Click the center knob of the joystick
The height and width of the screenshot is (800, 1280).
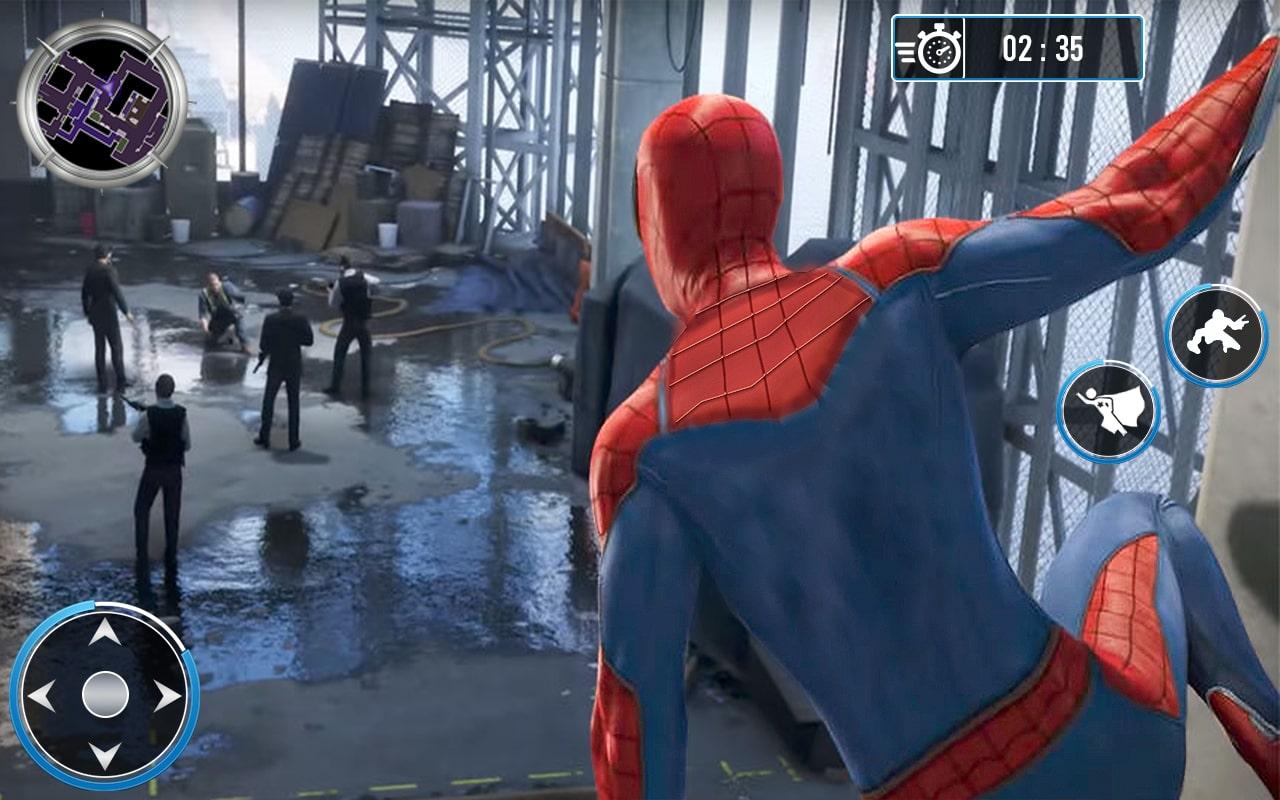pos(105,695)
